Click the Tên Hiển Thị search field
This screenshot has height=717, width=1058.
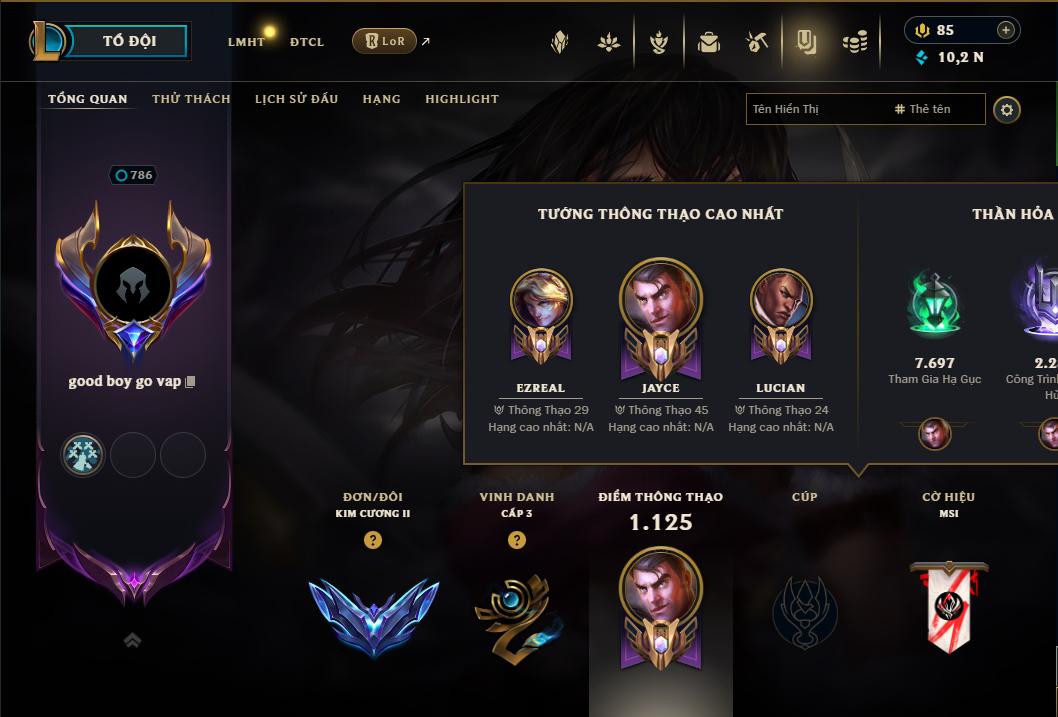tap(815, 109)
